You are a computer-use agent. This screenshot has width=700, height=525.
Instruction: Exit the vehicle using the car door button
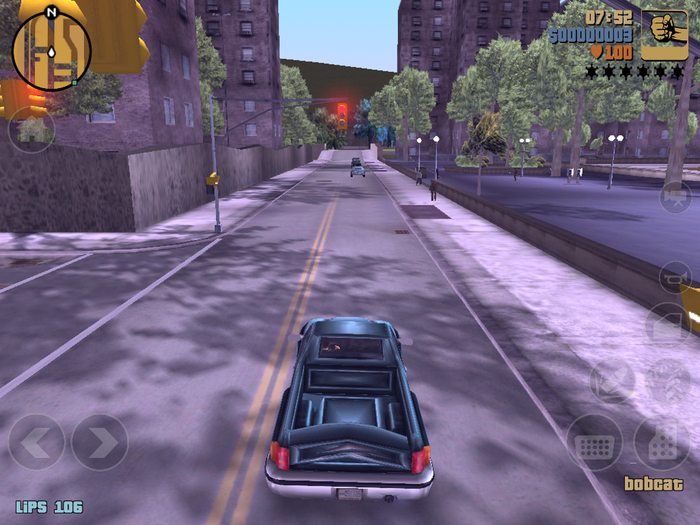[668, 327]
